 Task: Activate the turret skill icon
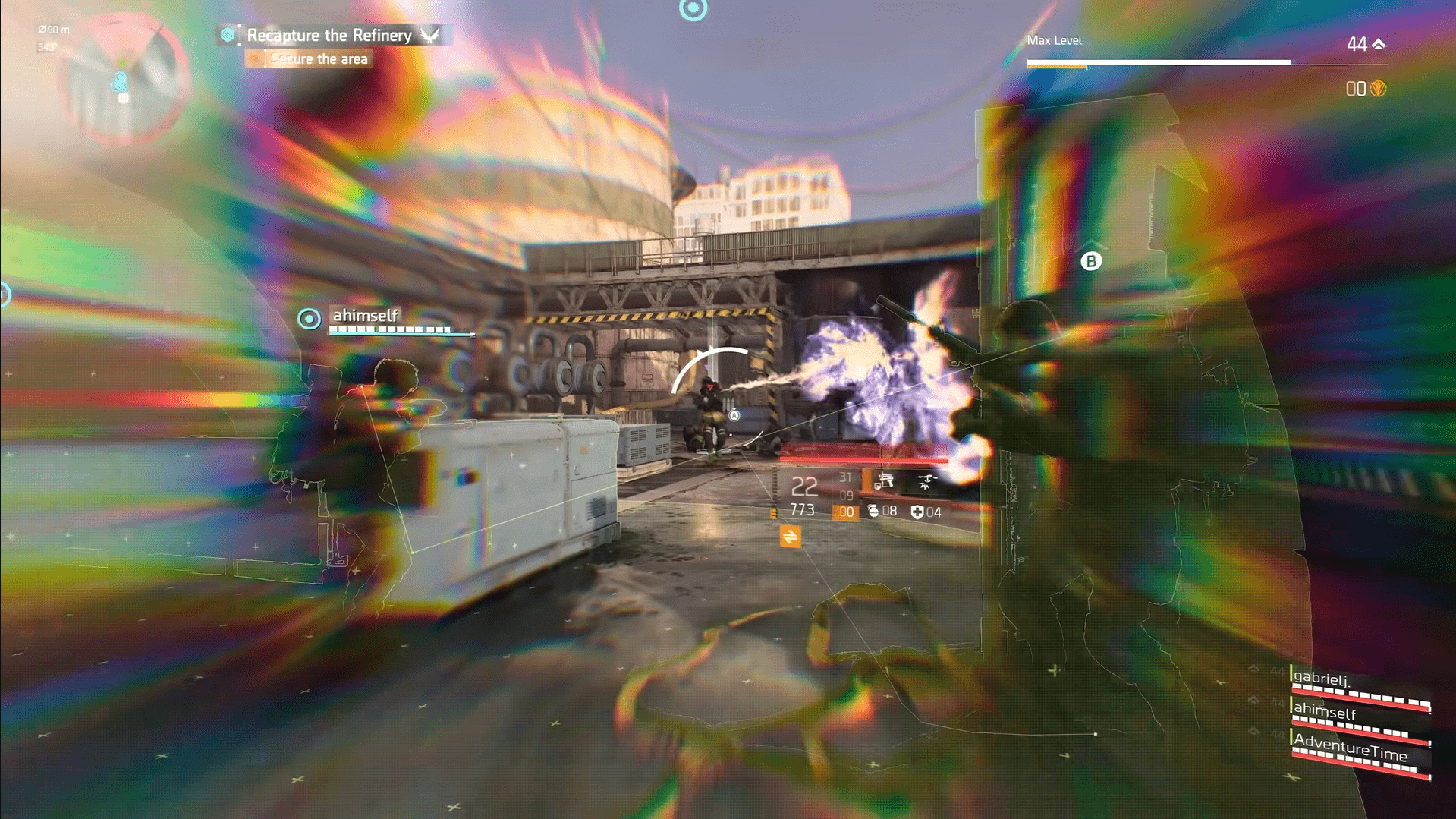884,481
